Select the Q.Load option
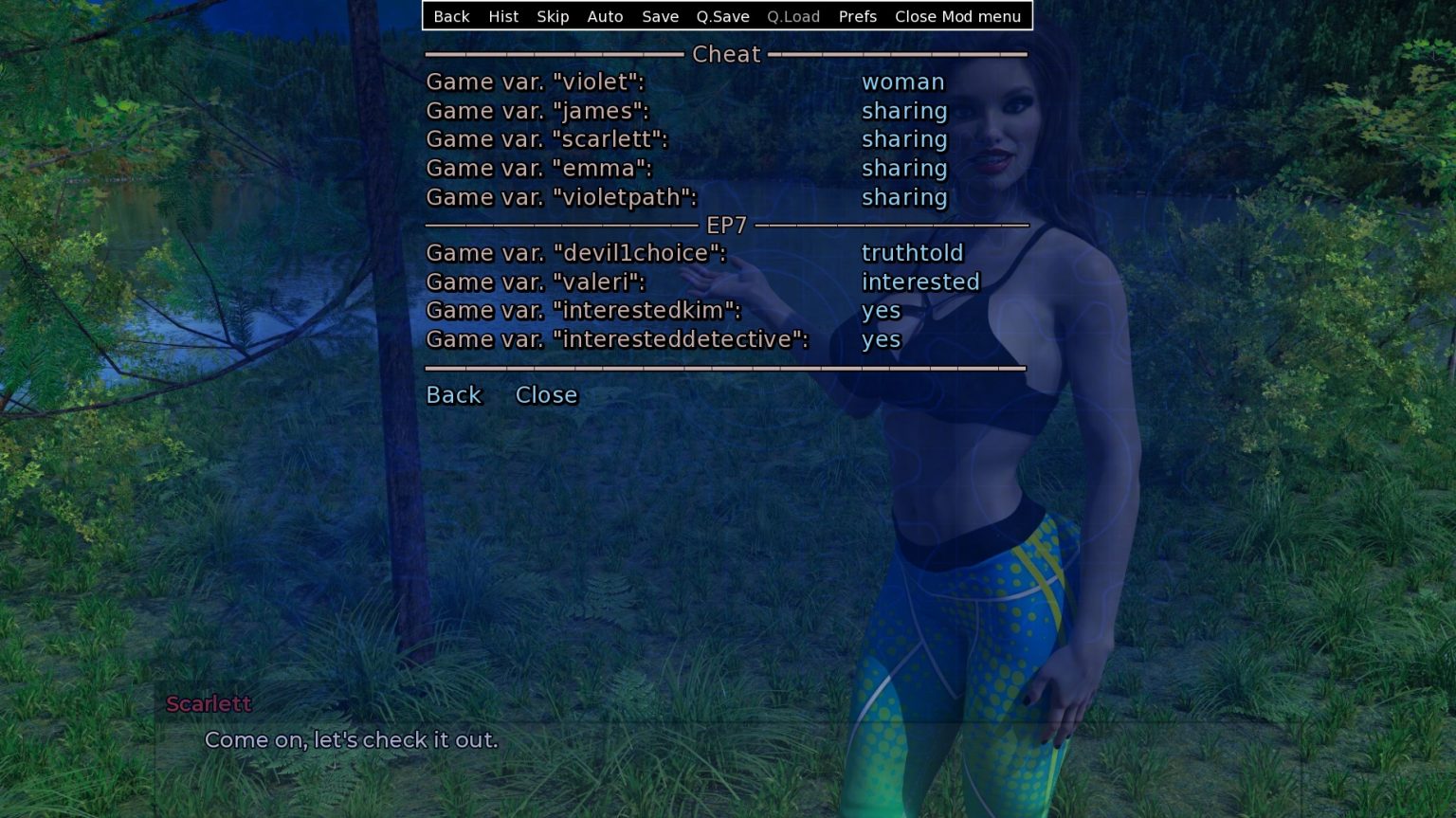The height and width of the screenshot is (818, 1456). (x=792, y=16)
